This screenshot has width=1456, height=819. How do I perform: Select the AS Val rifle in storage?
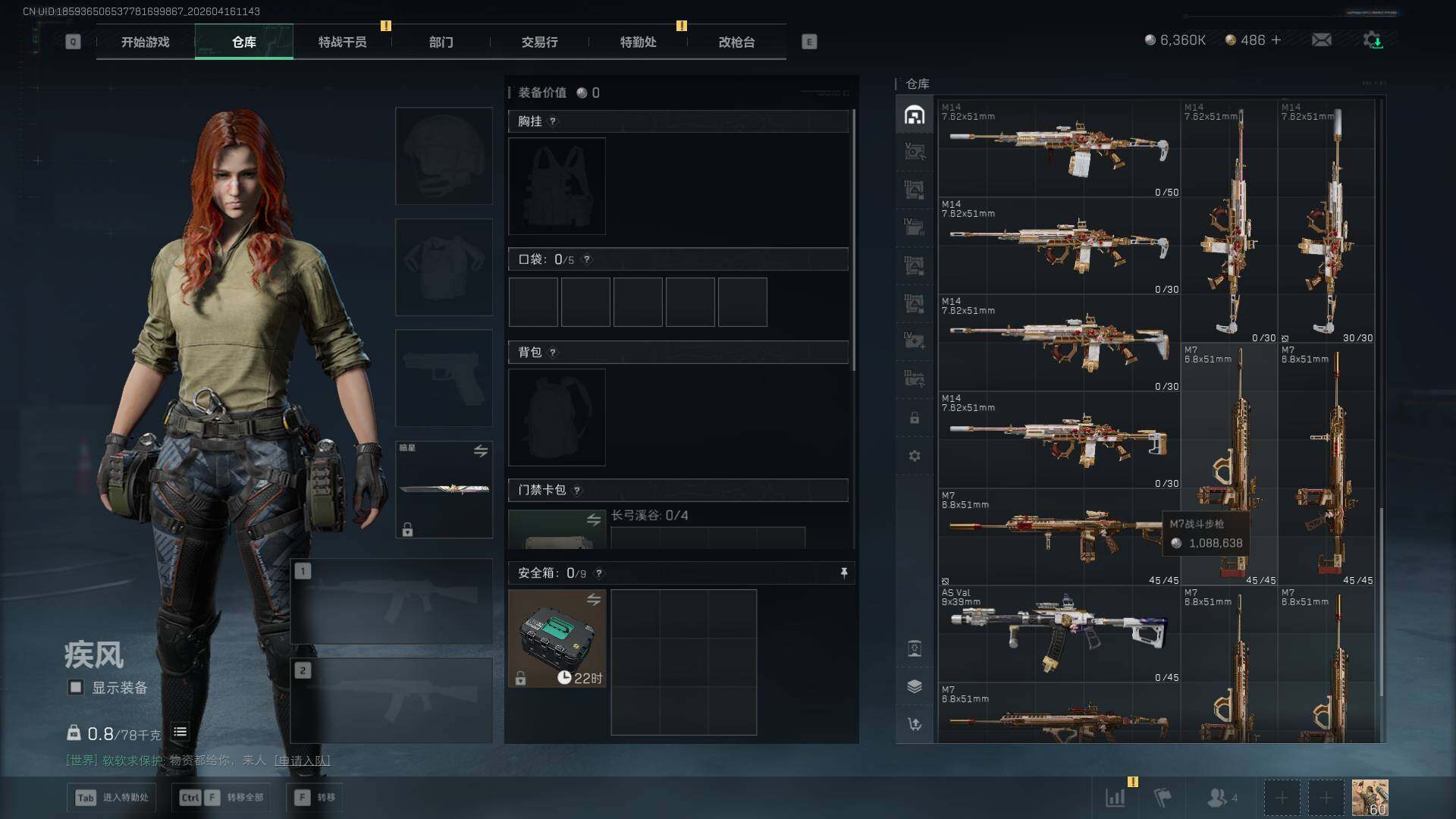[x=1059, y=633]
